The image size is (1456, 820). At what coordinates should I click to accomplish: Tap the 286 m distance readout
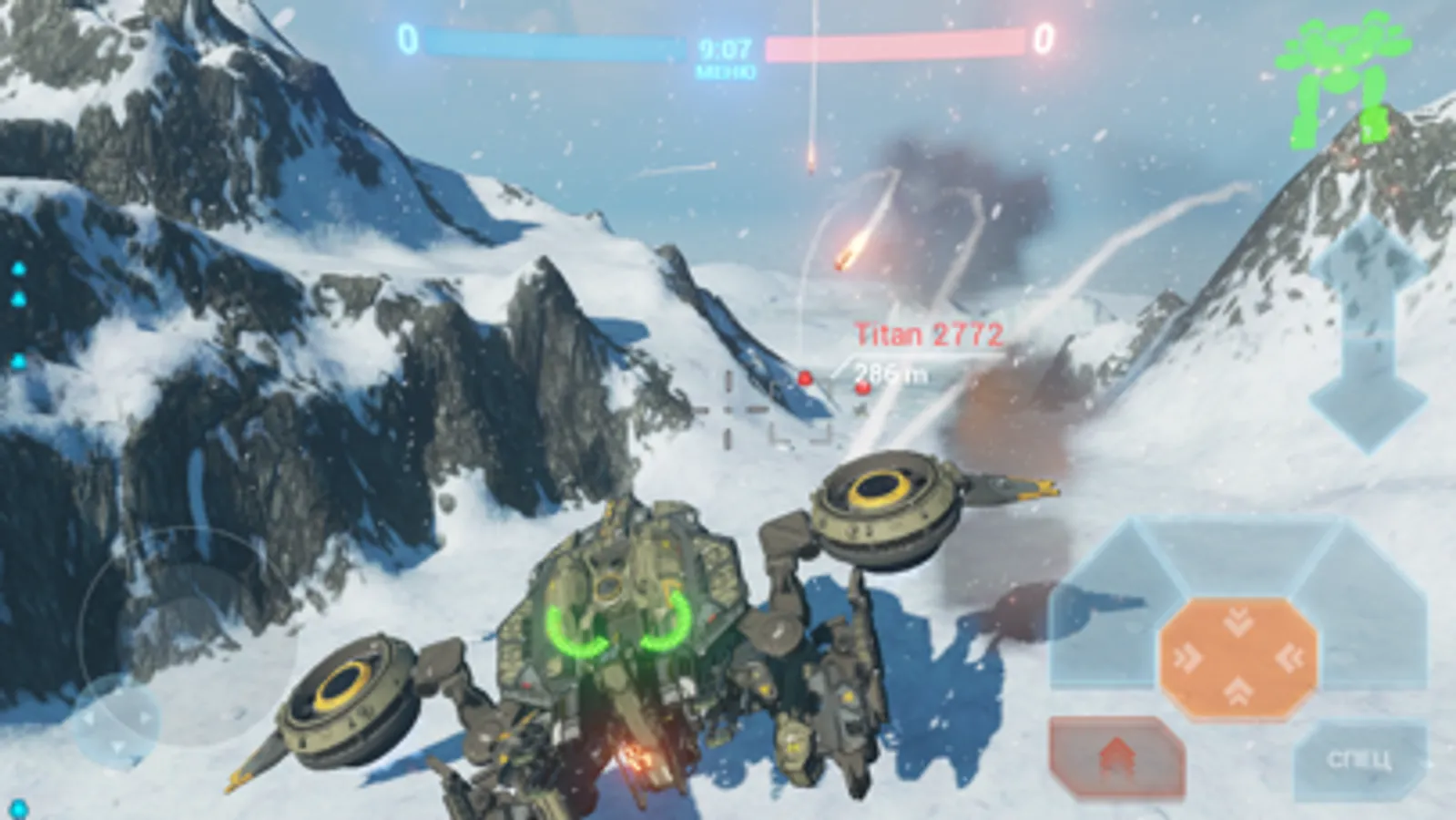[x=890, y=371]
